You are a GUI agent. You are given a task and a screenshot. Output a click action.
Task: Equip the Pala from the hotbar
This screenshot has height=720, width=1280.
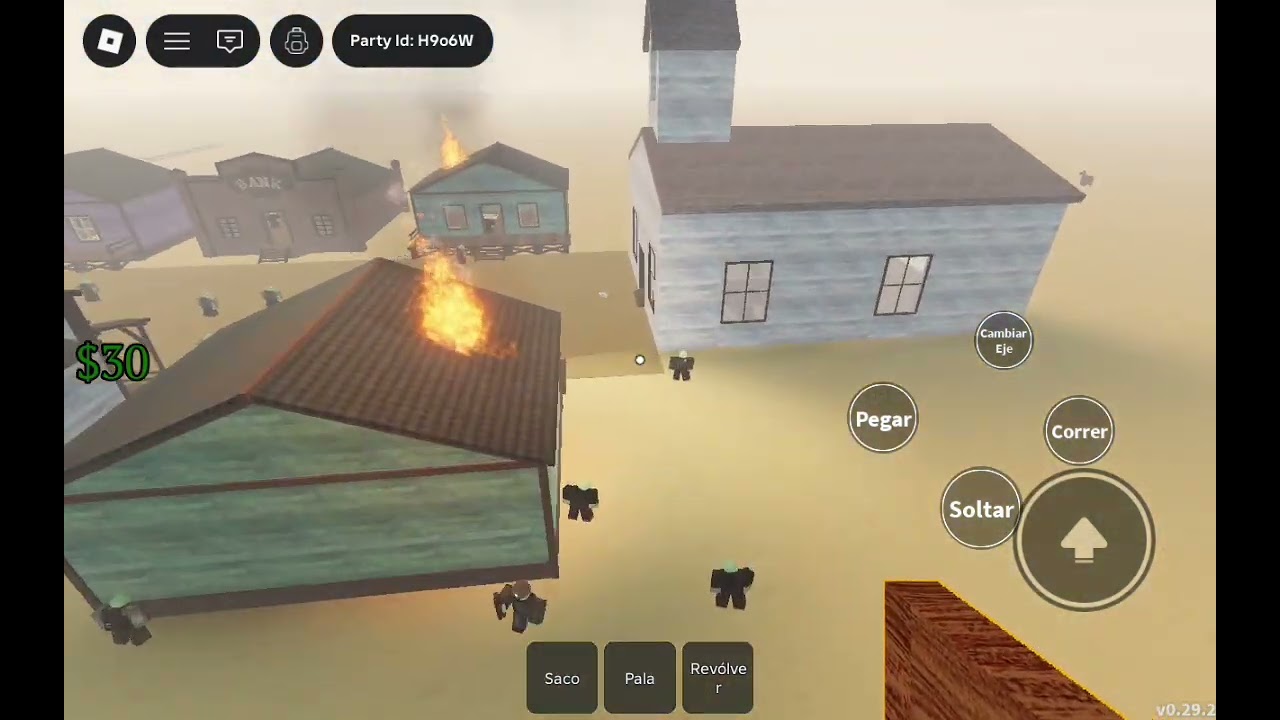pos(640,678)
